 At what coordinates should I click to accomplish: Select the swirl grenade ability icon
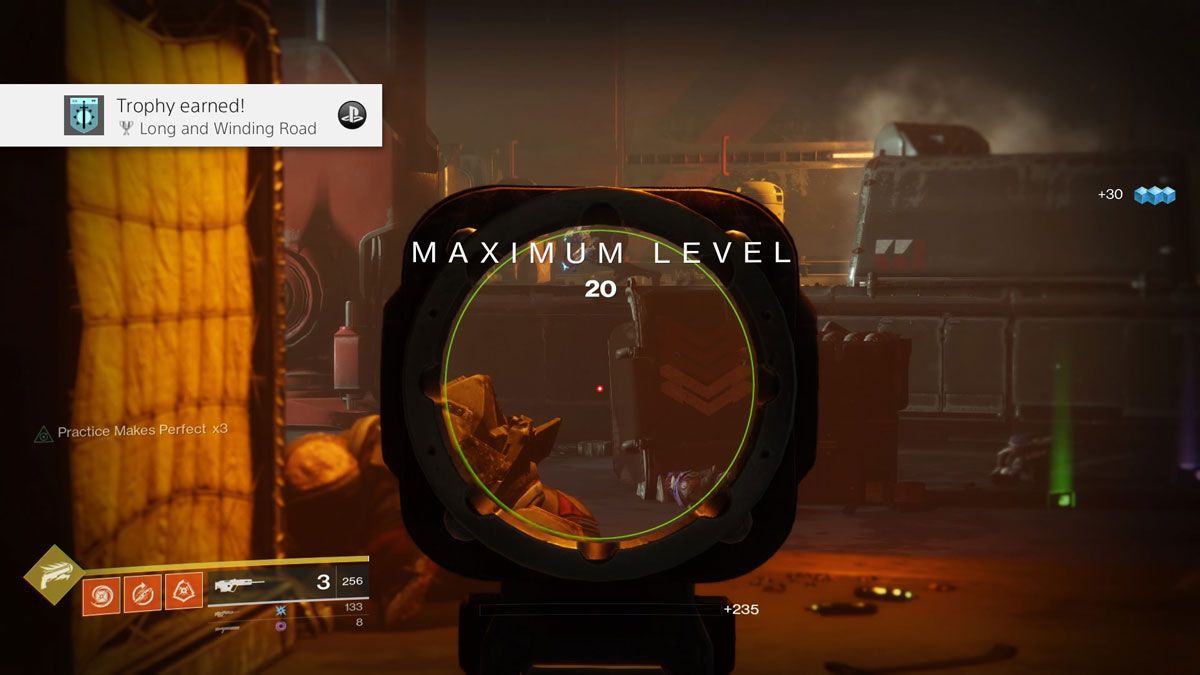(x=100, y=595)
